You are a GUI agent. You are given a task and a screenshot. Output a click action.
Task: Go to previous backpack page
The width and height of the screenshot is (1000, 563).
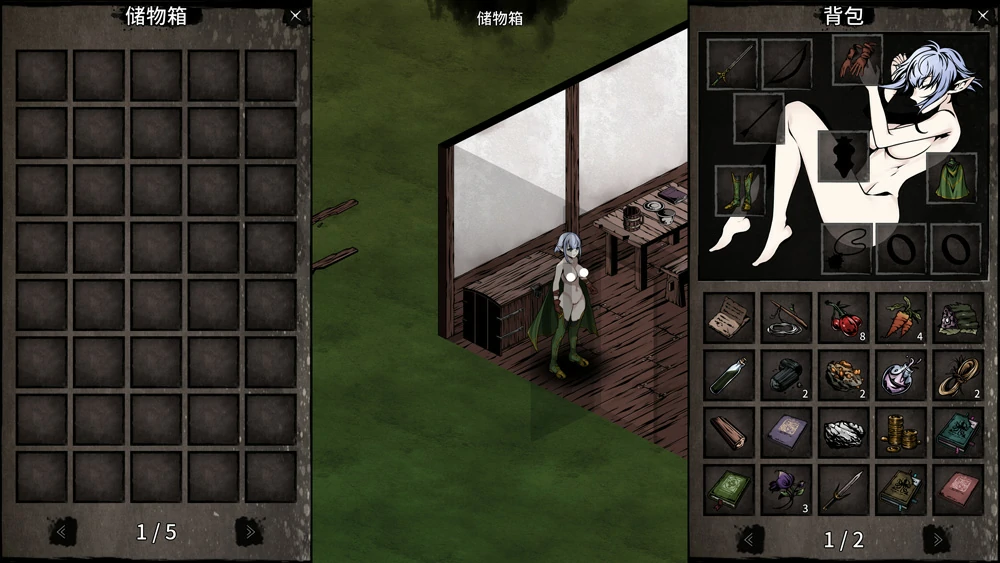tap(750, 540)
